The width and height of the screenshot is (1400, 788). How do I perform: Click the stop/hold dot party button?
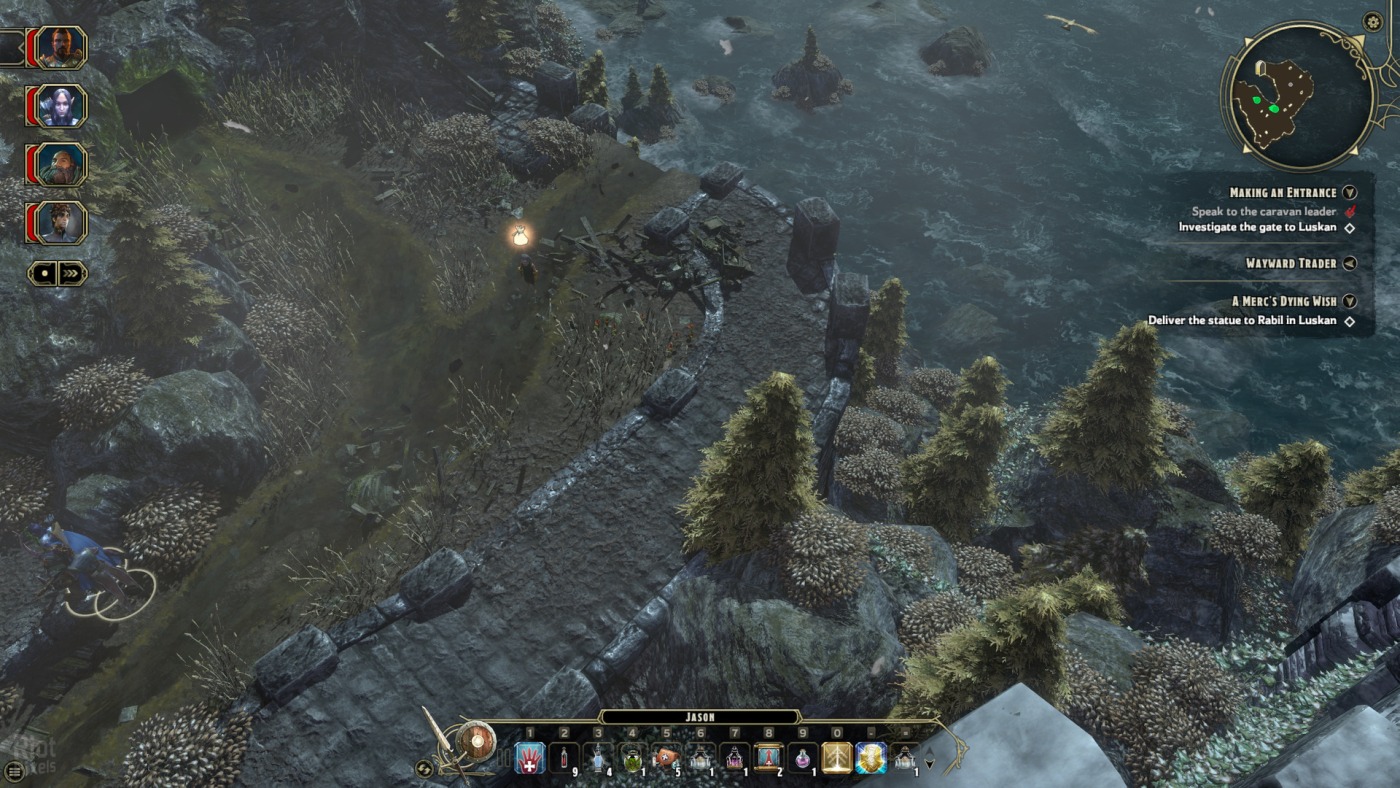pyautogui.click(x=42, y=273)
